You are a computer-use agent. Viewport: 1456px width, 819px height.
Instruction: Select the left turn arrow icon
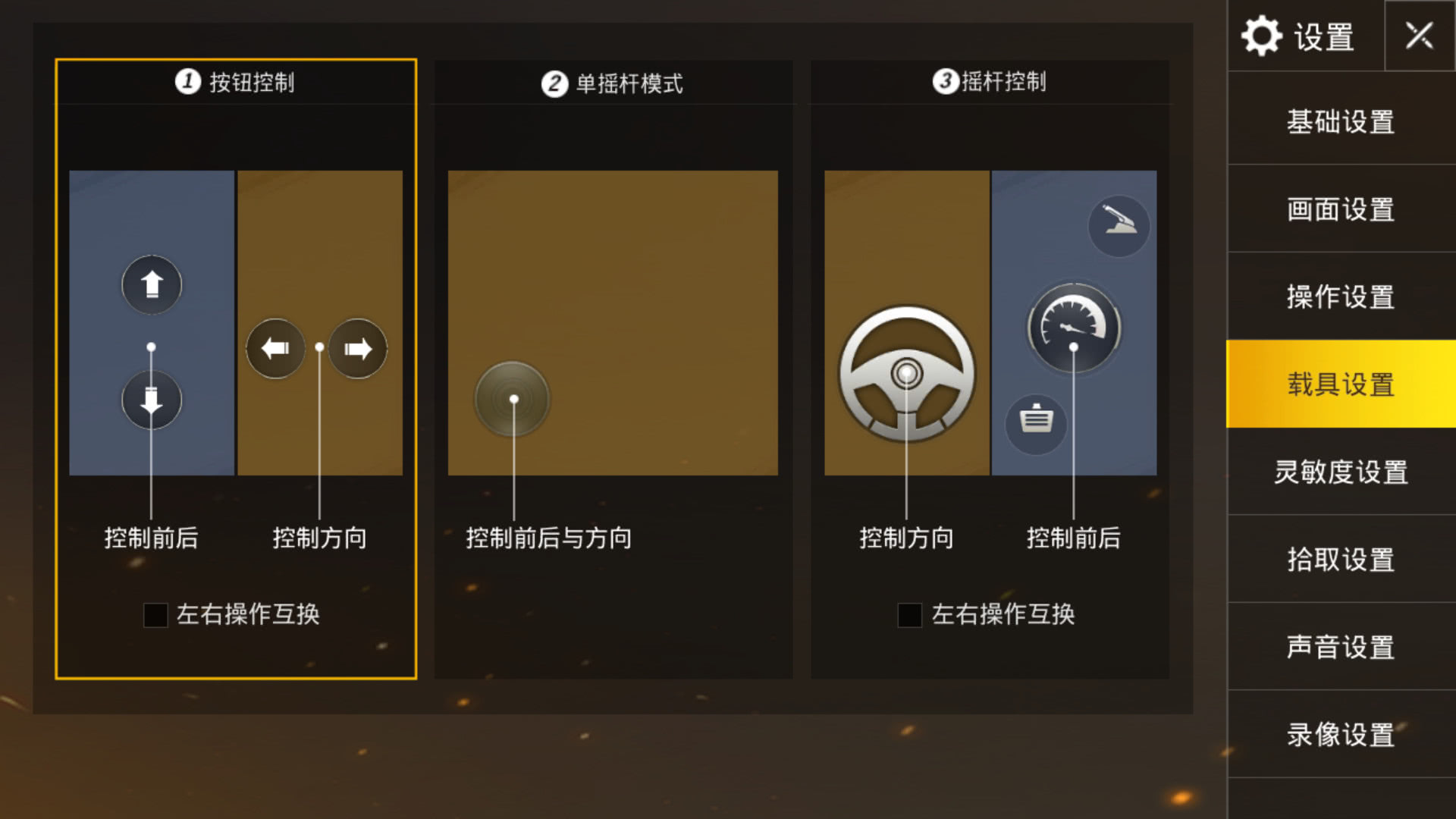tap(275, 347)
